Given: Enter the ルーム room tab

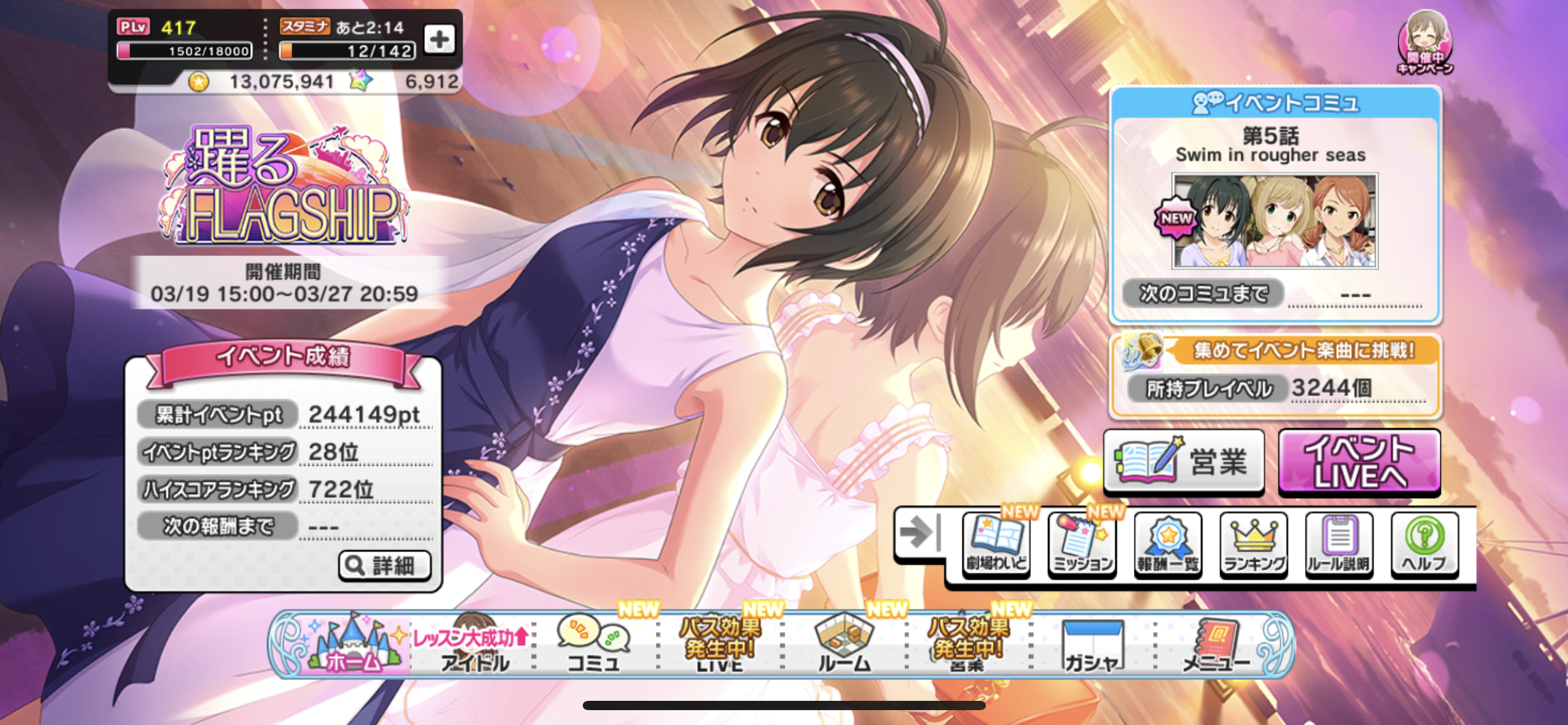Looking at the screenshot, I should [844, 644].
